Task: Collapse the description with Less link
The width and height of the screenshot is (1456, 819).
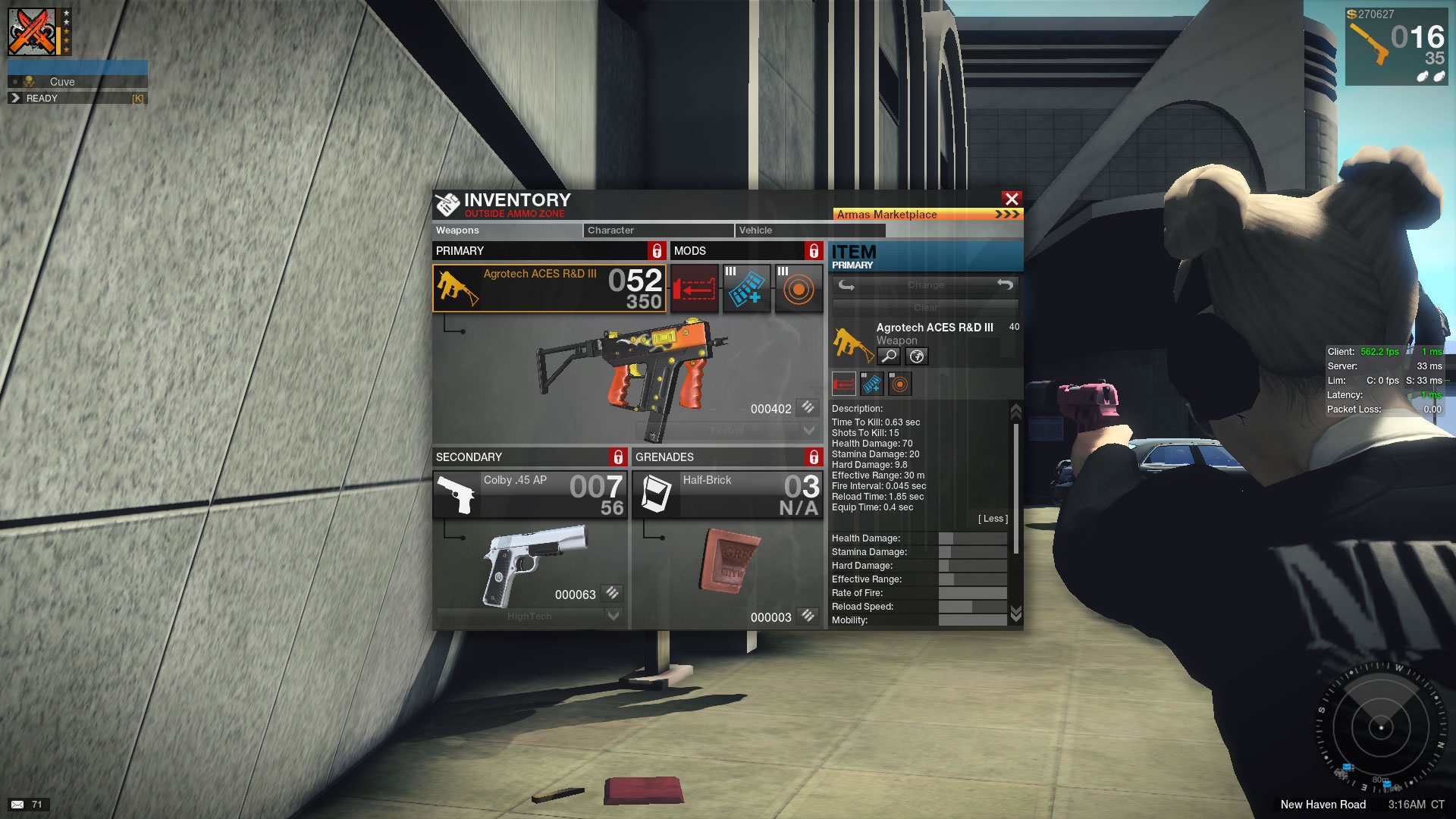Action: tap(993, 519)
